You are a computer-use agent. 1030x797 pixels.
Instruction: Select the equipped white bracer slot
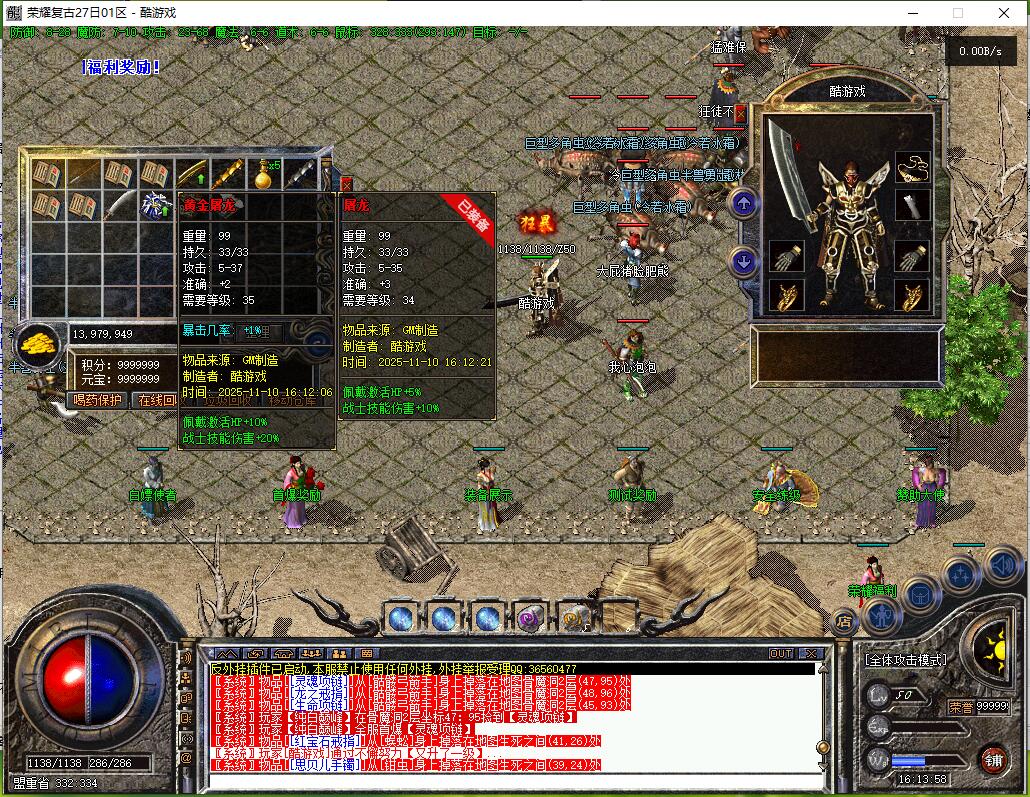(x=912, y=207)
